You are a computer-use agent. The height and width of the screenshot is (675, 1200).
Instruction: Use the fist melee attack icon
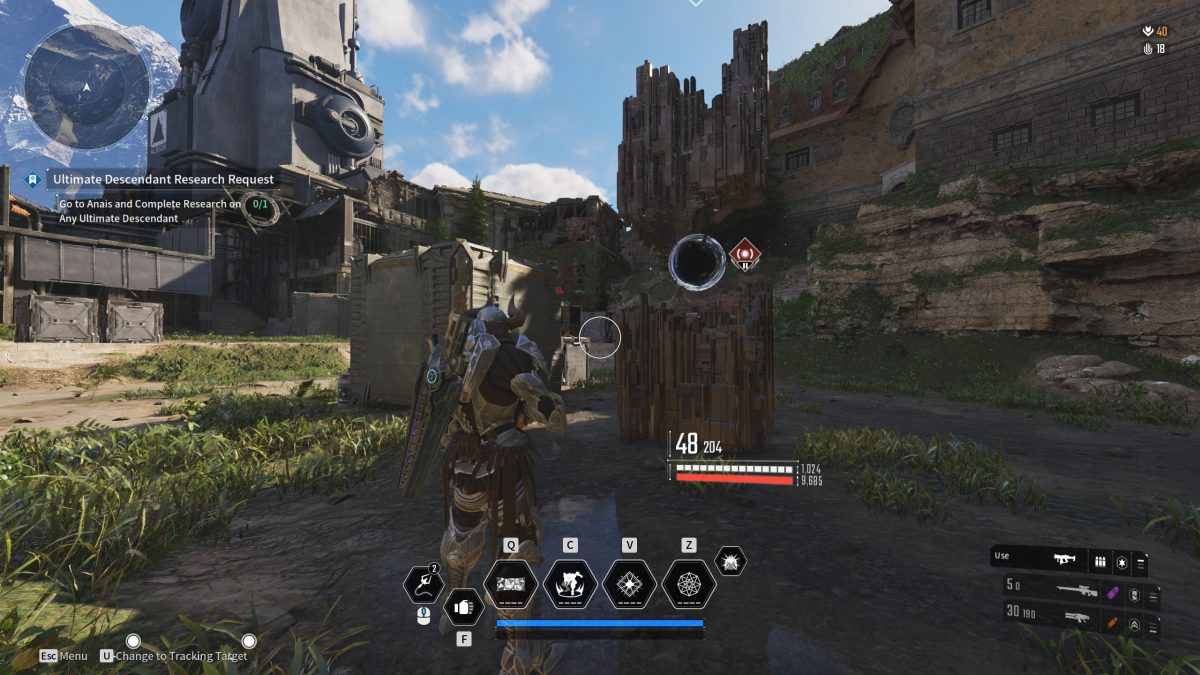pos(463,606)
